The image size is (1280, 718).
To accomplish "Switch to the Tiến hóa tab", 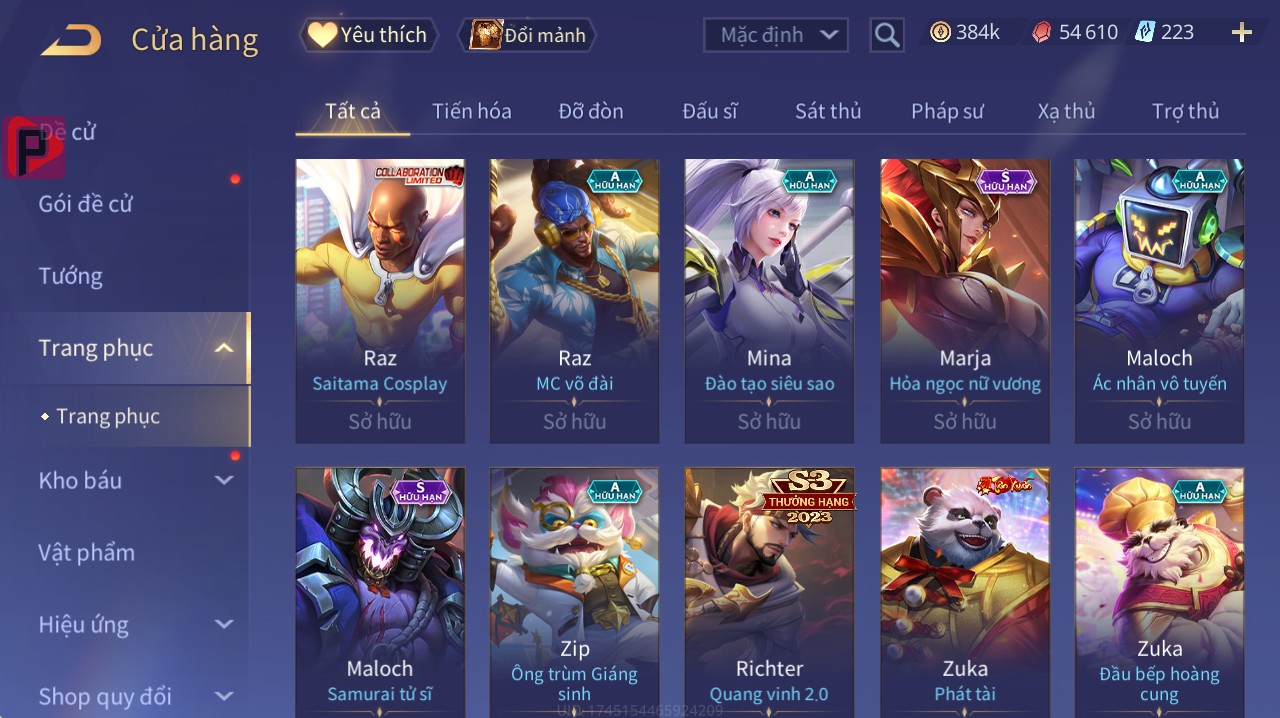I will click(x=472, y=111).
